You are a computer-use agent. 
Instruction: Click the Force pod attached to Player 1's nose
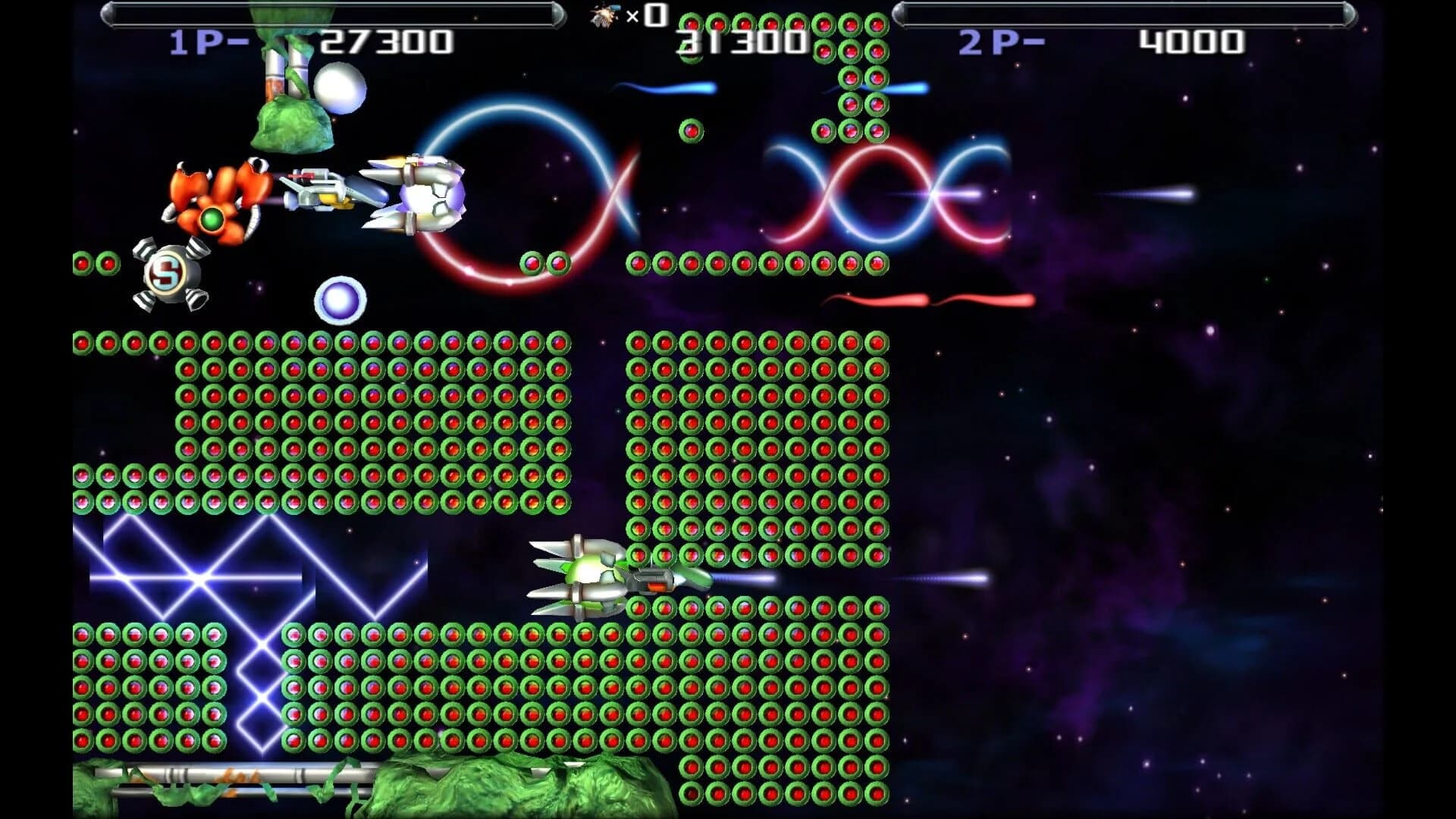point(318,190)
